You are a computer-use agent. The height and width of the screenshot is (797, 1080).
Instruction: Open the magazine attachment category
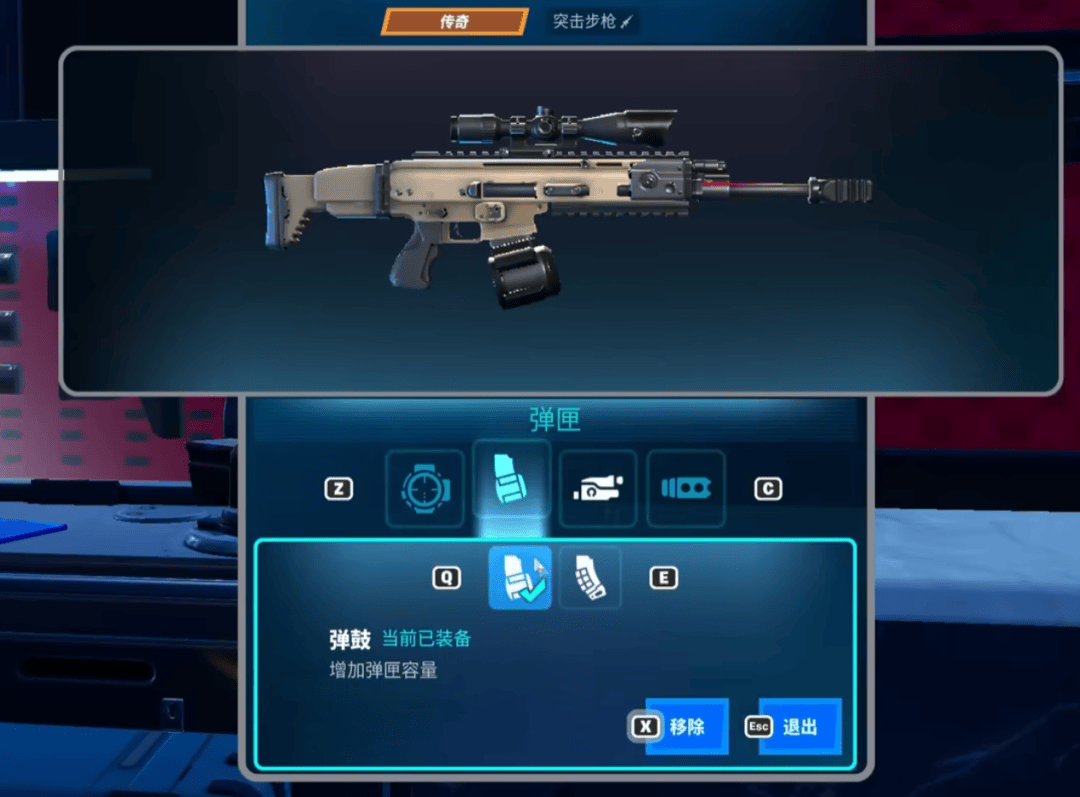tap(511, 481)
